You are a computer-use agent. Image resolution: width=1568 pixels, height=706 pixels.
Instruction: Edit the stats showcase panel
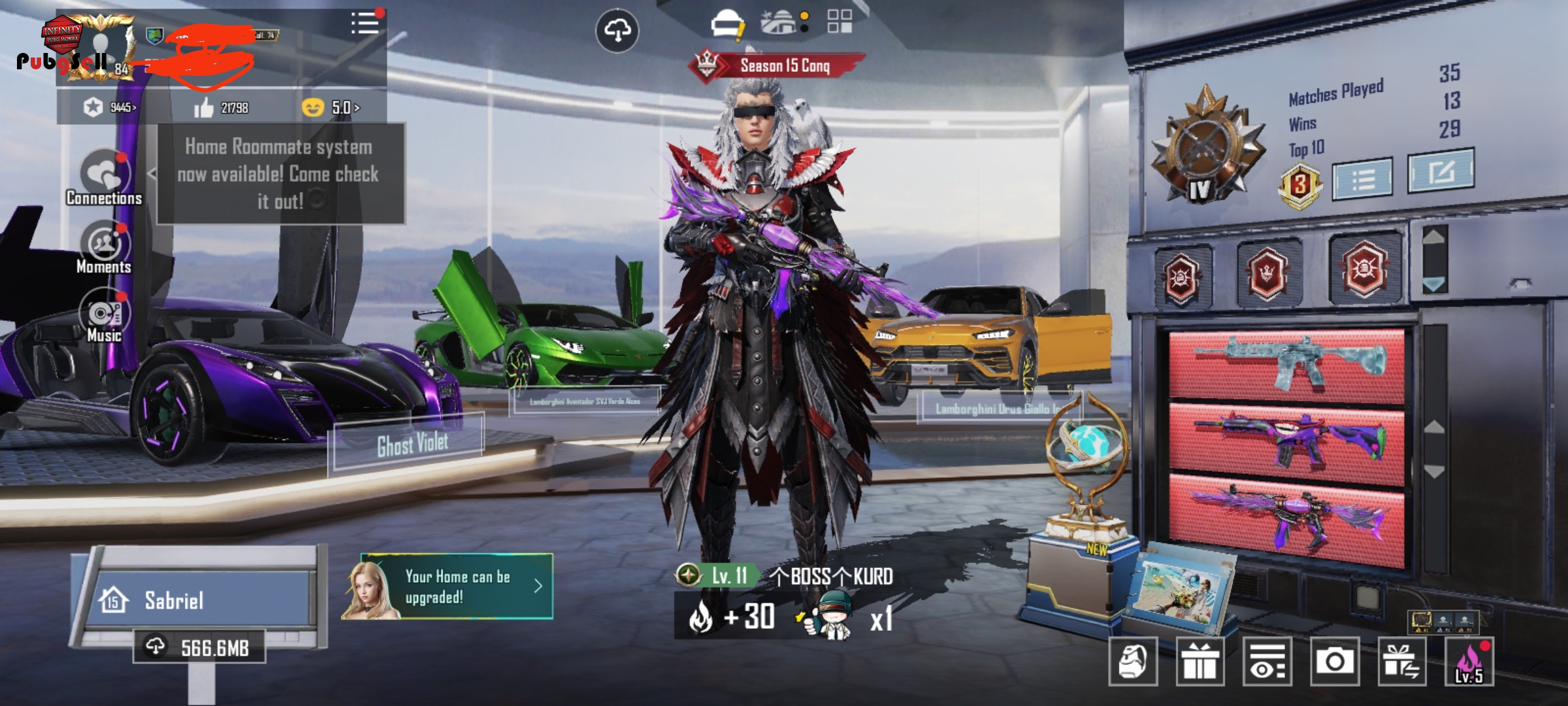(x=1441, y=171)
